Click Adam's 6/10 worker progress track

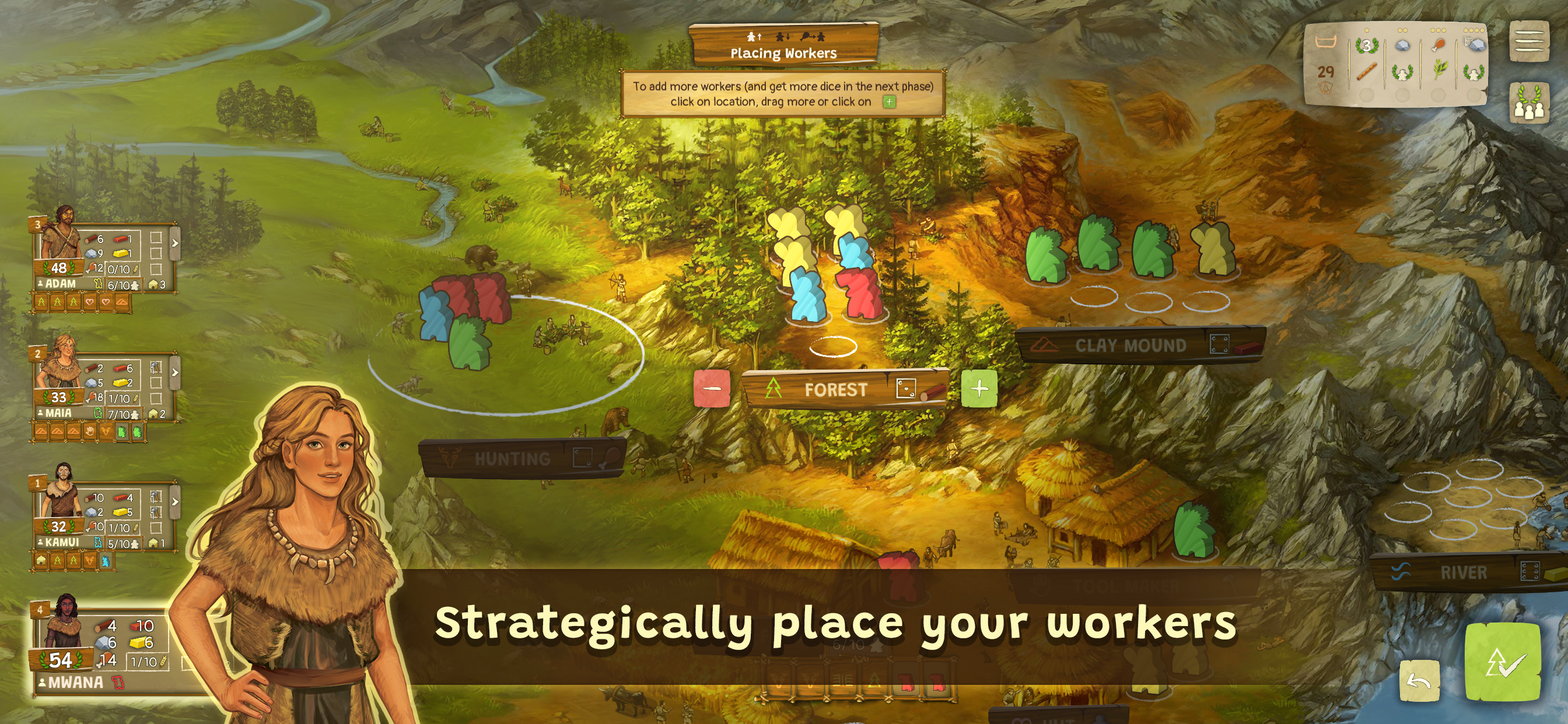coord(120,284)
